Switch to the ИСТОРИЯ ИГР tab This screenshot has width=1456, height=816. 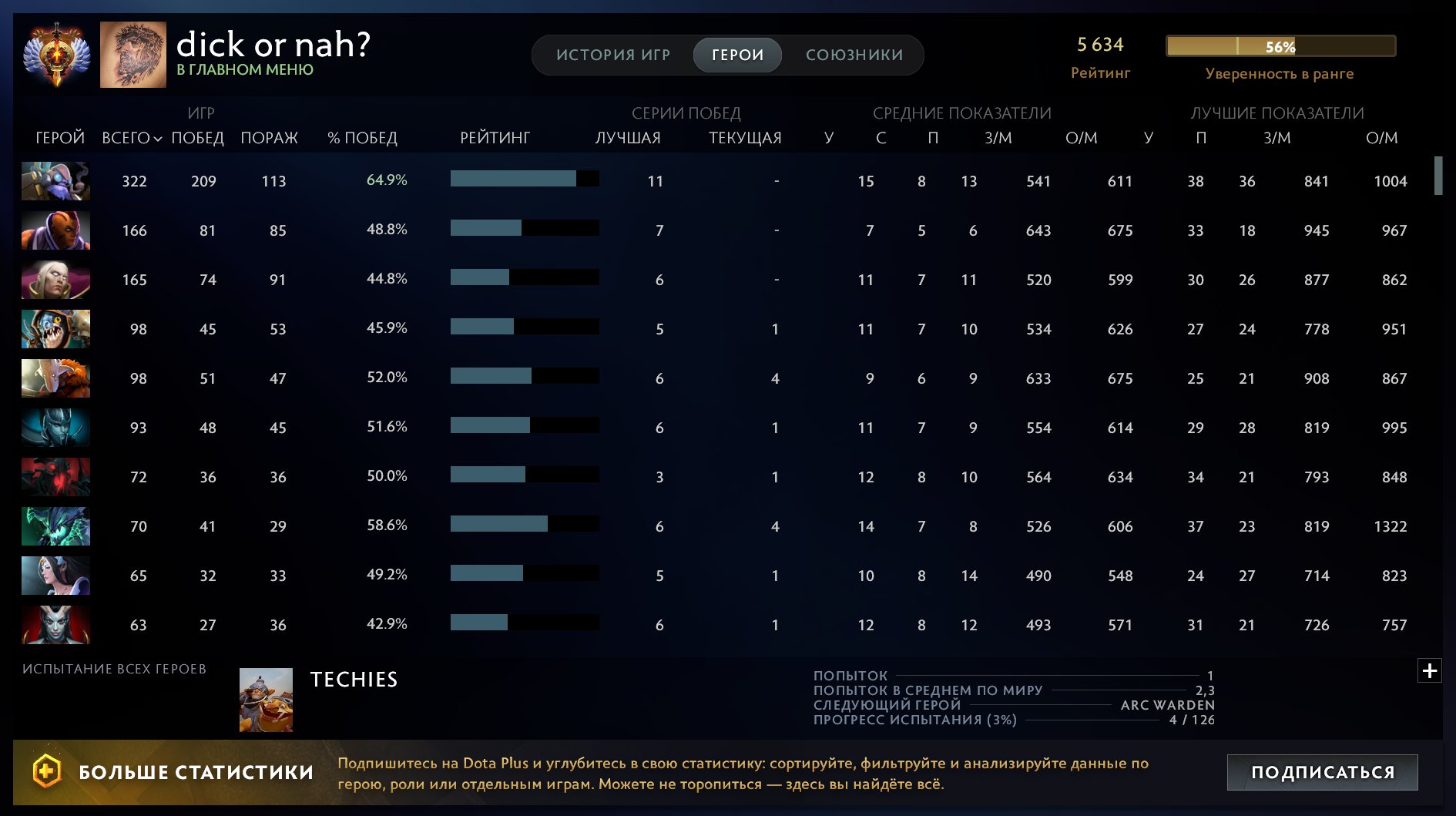(612, 55)
